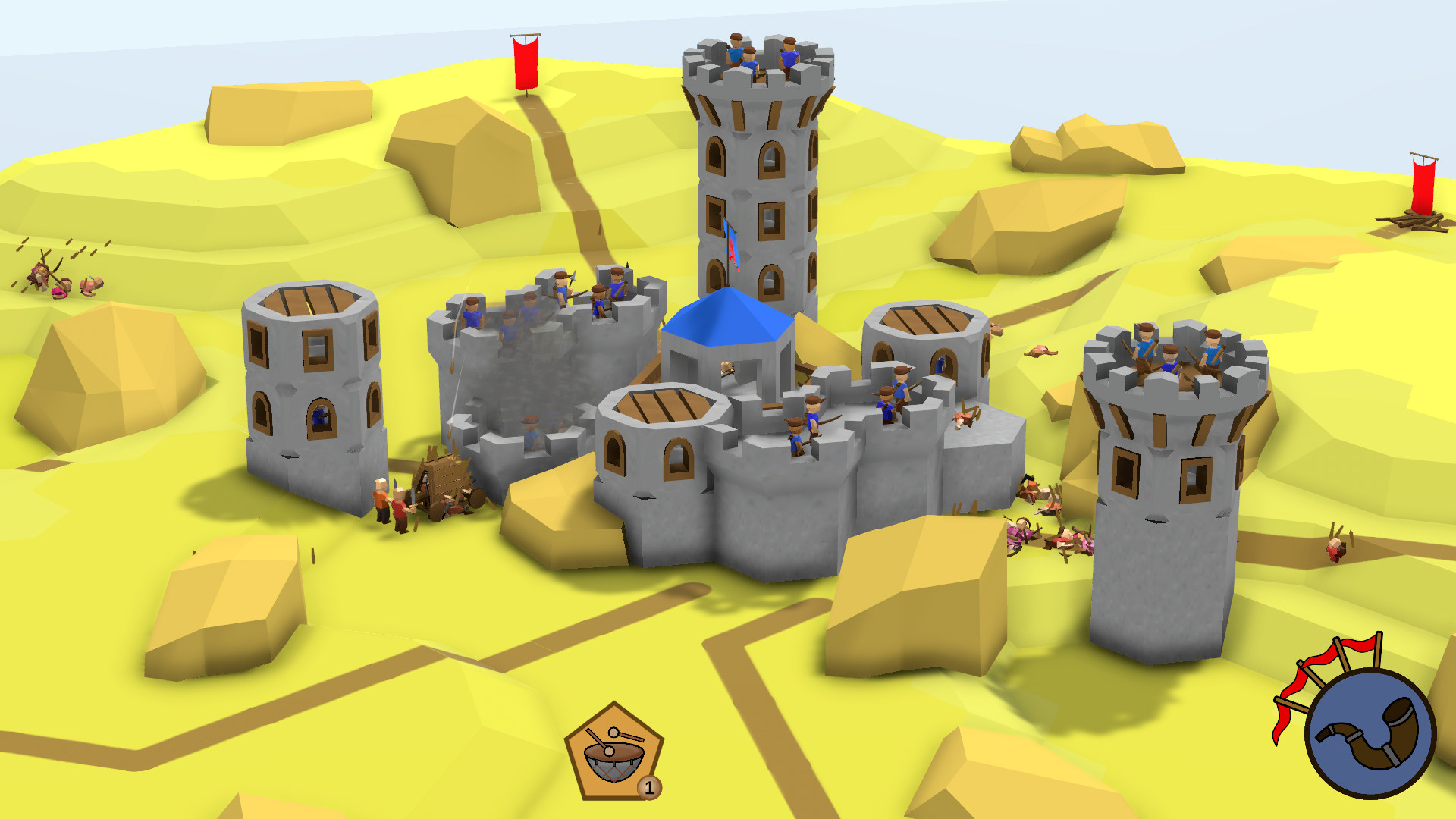1456x819 pixels.
Task: Click the red enemy spawn flag on the hill
Action: 527,61
